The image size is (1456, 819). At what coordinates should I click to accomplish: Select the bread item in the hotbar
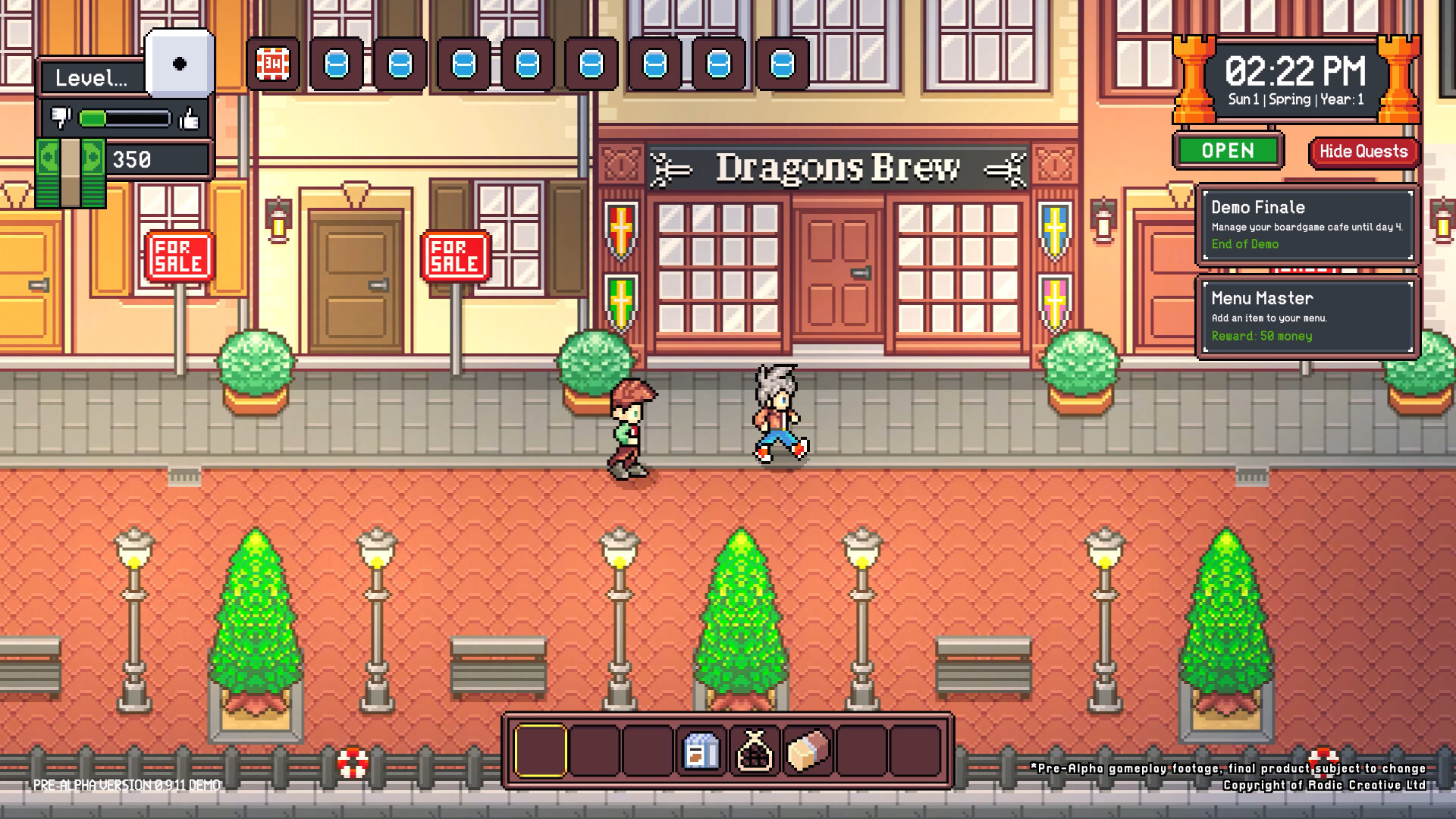tap(806, 752)
